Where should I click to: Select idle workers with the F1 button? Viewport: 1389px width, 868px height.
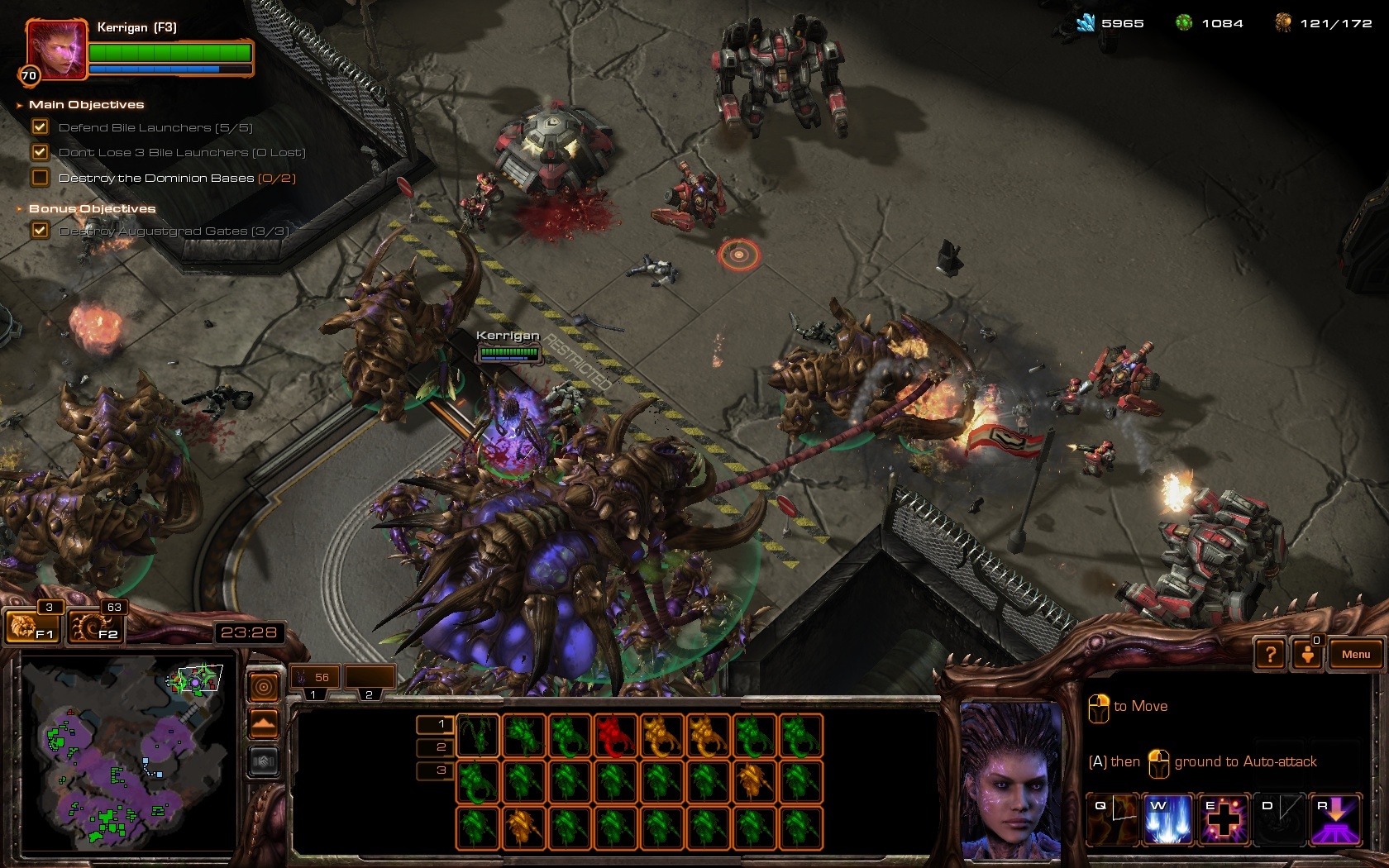pyautogui.click(x=32, y=627)
